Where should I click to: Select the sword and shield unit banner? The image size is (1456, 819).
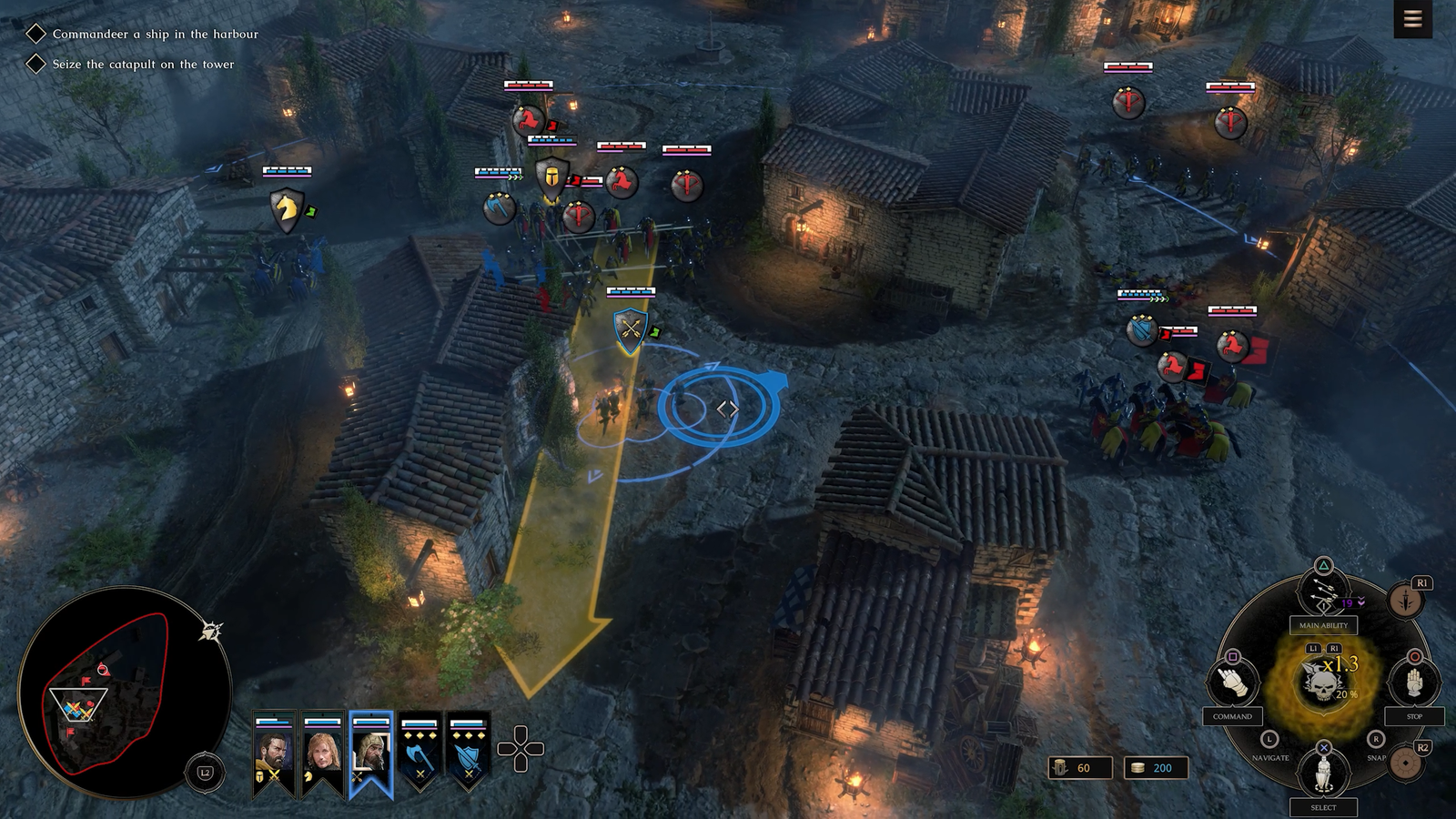(x=468, y=753)
